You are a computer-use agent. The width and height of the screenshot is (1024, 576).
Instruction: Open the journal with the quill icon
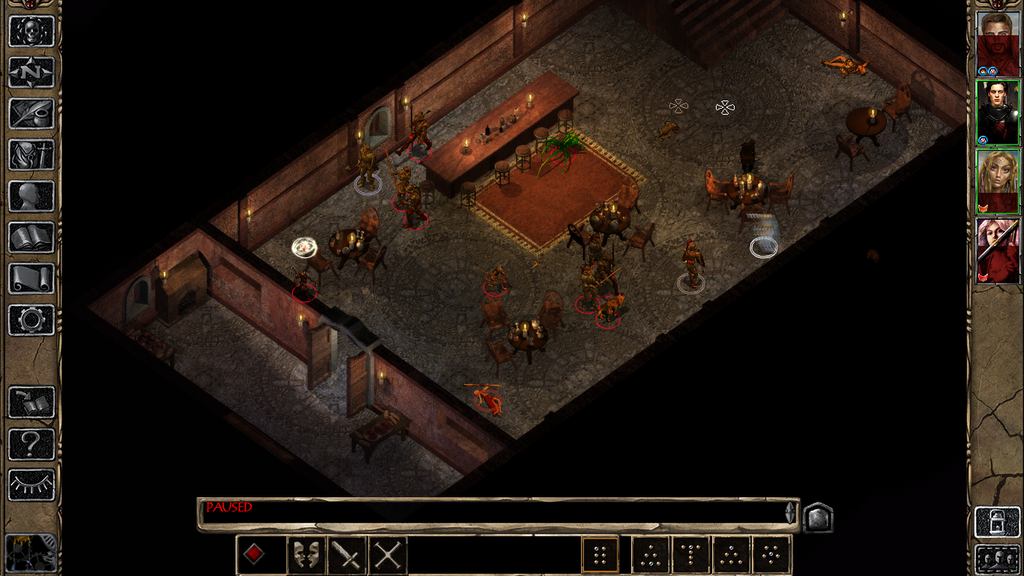tap(31, 113)
